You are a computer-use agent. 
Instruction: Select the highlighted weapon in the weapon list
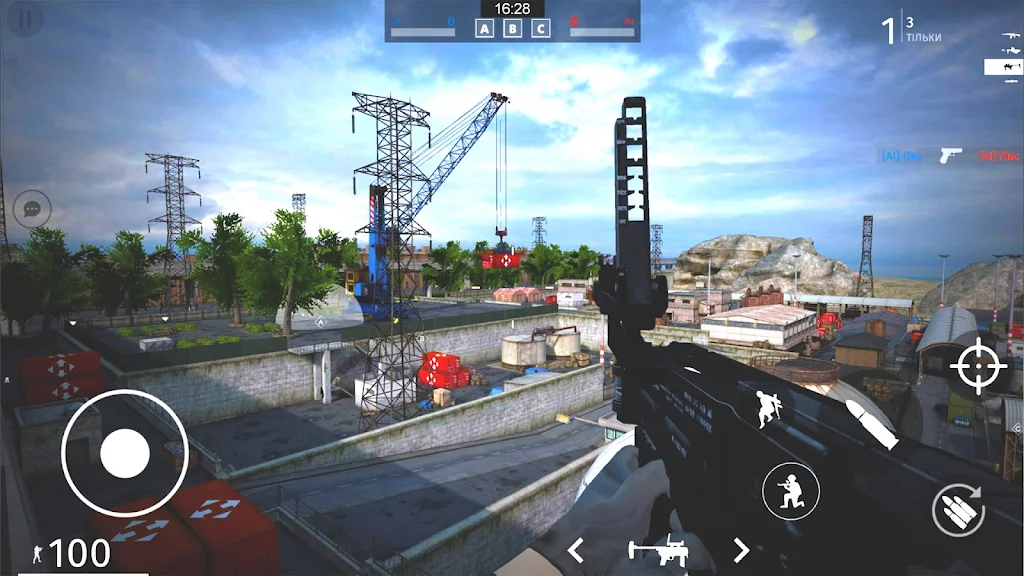click(x=1002, y=66)
